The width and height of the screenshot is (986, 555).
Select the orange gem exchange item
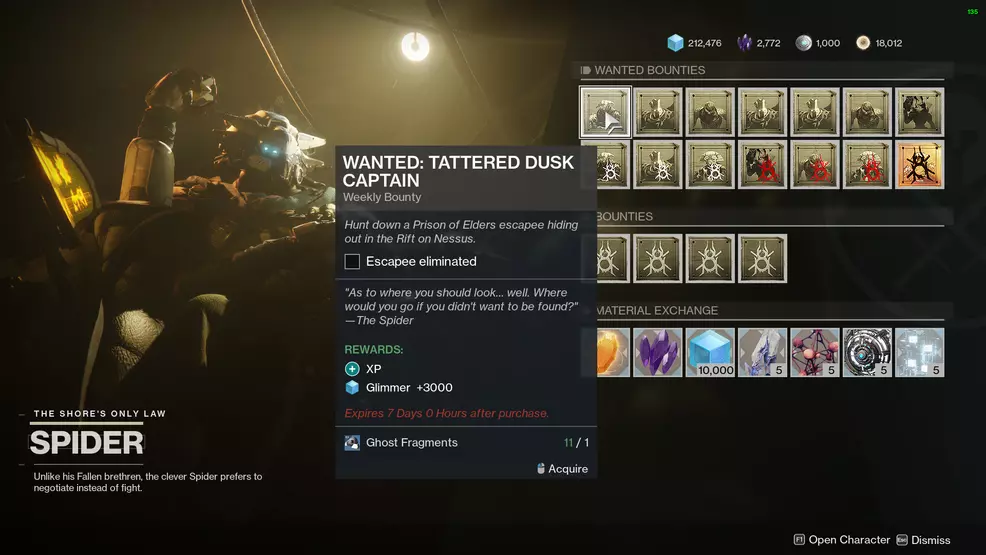tap(612, 352)
